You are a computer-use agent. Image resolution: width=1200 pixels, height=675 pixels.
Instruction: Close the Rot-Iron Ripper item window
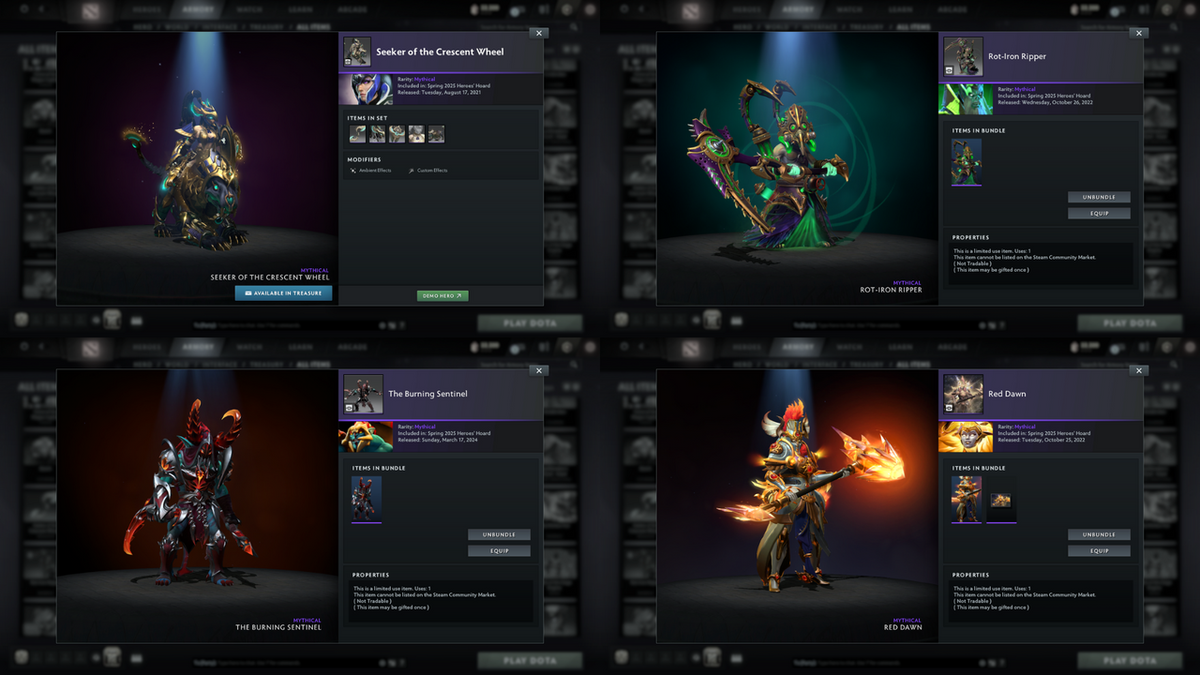[x=1138, y=33]
